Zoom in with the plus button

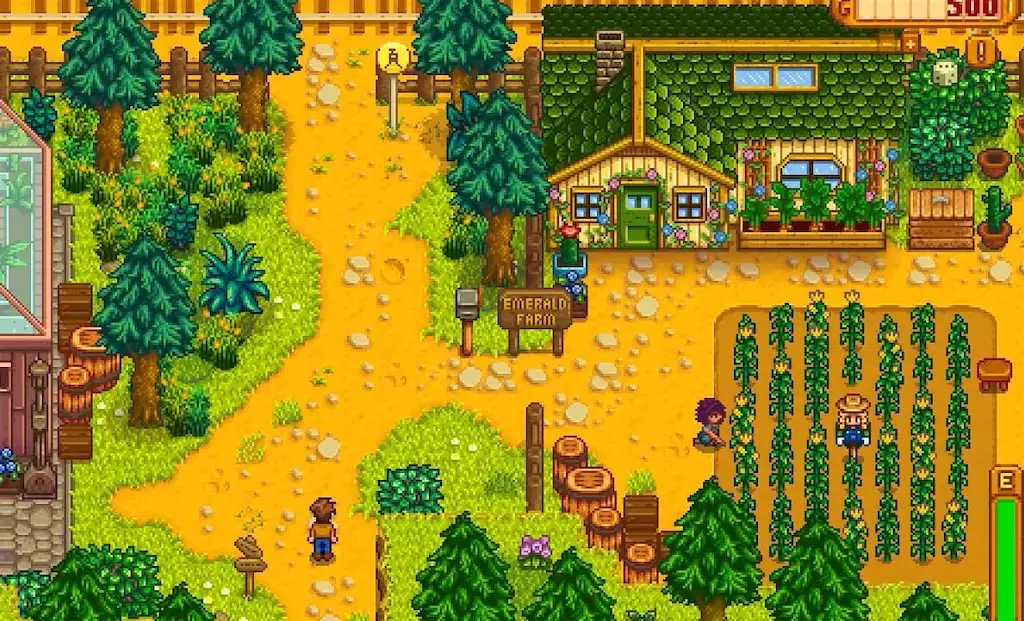point(910,44)
